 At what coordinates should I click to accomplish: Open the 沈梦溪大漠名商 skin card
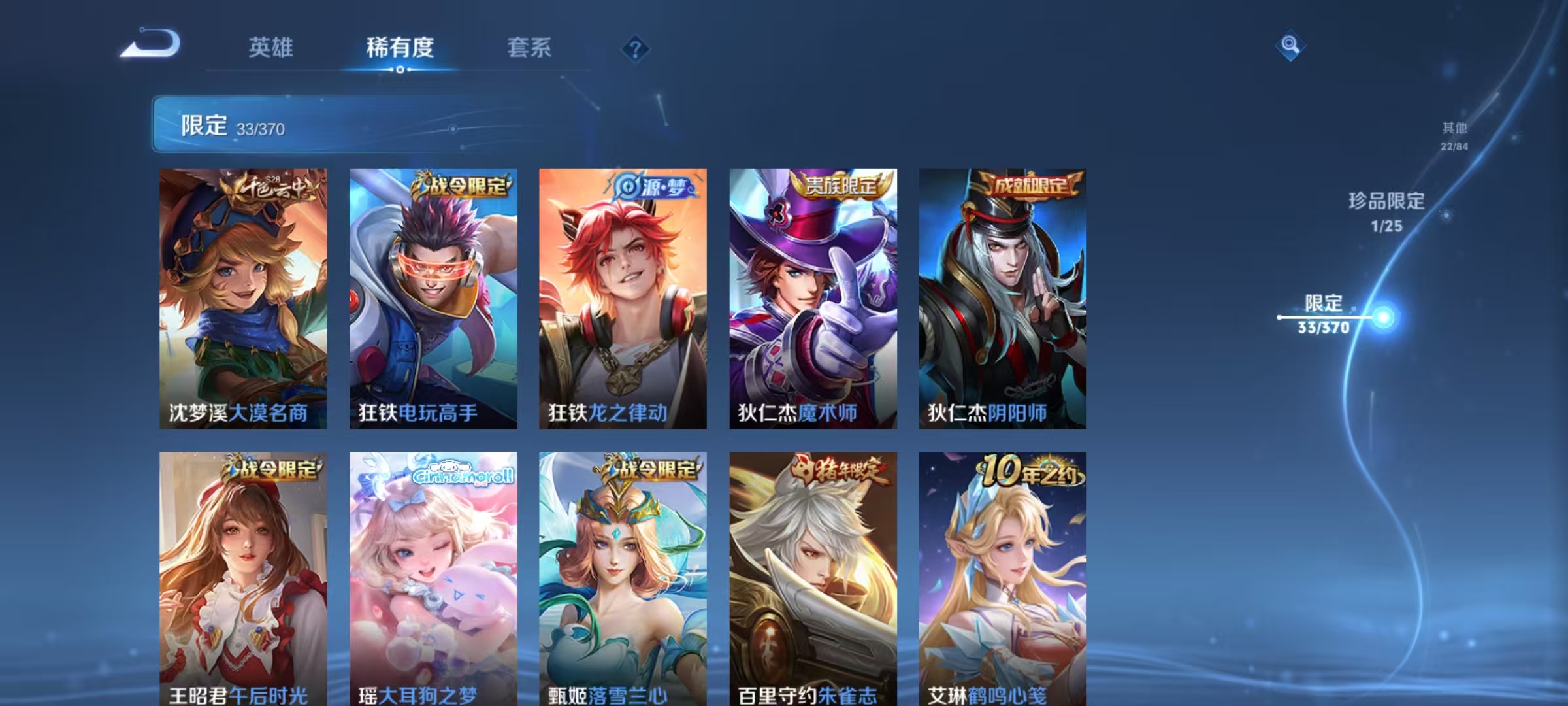pyautogui.click(x=242, y=294)
